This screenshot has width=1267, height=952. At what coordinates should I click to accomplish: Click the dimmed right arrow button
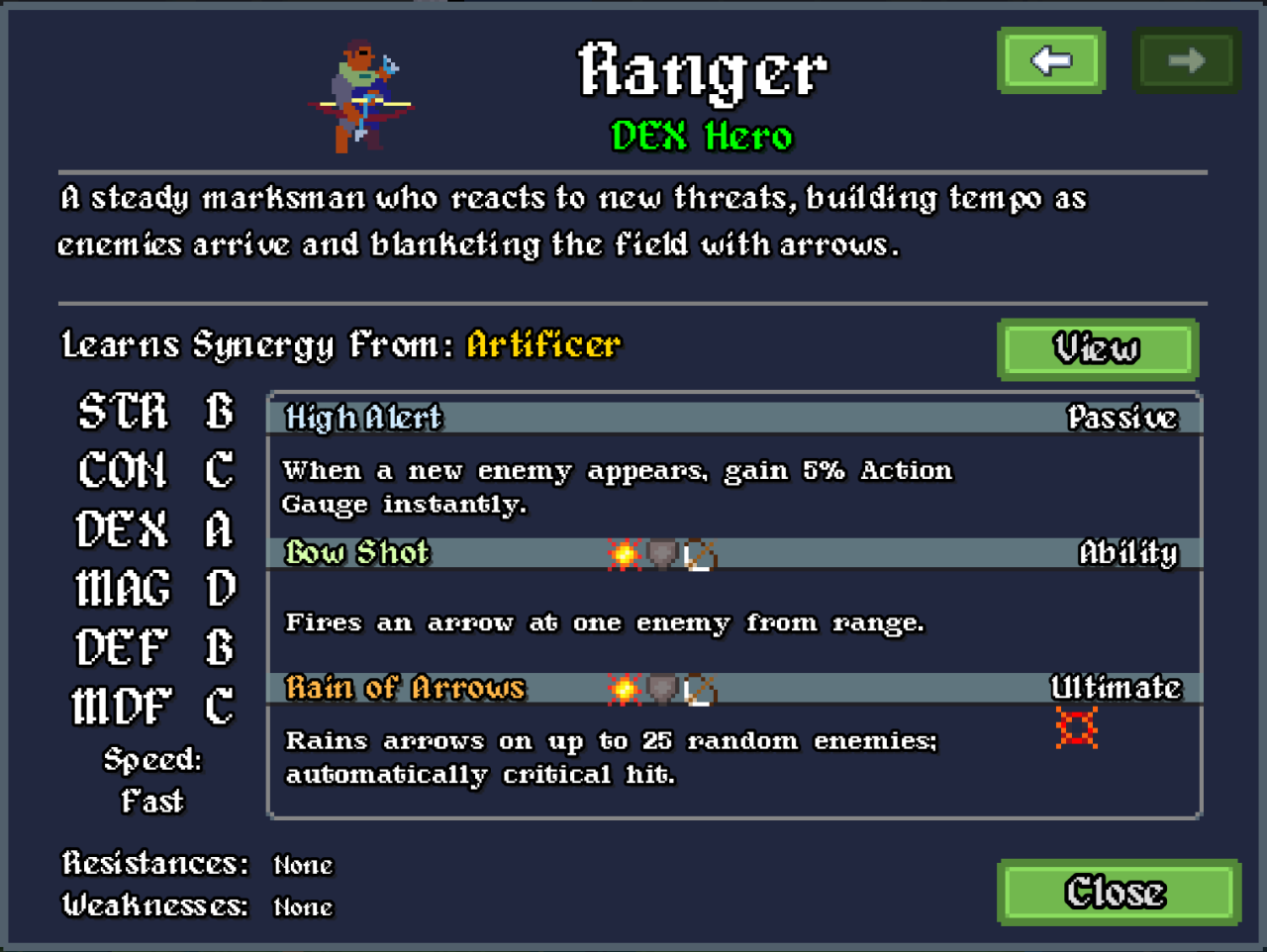(x=1185, y=61)
